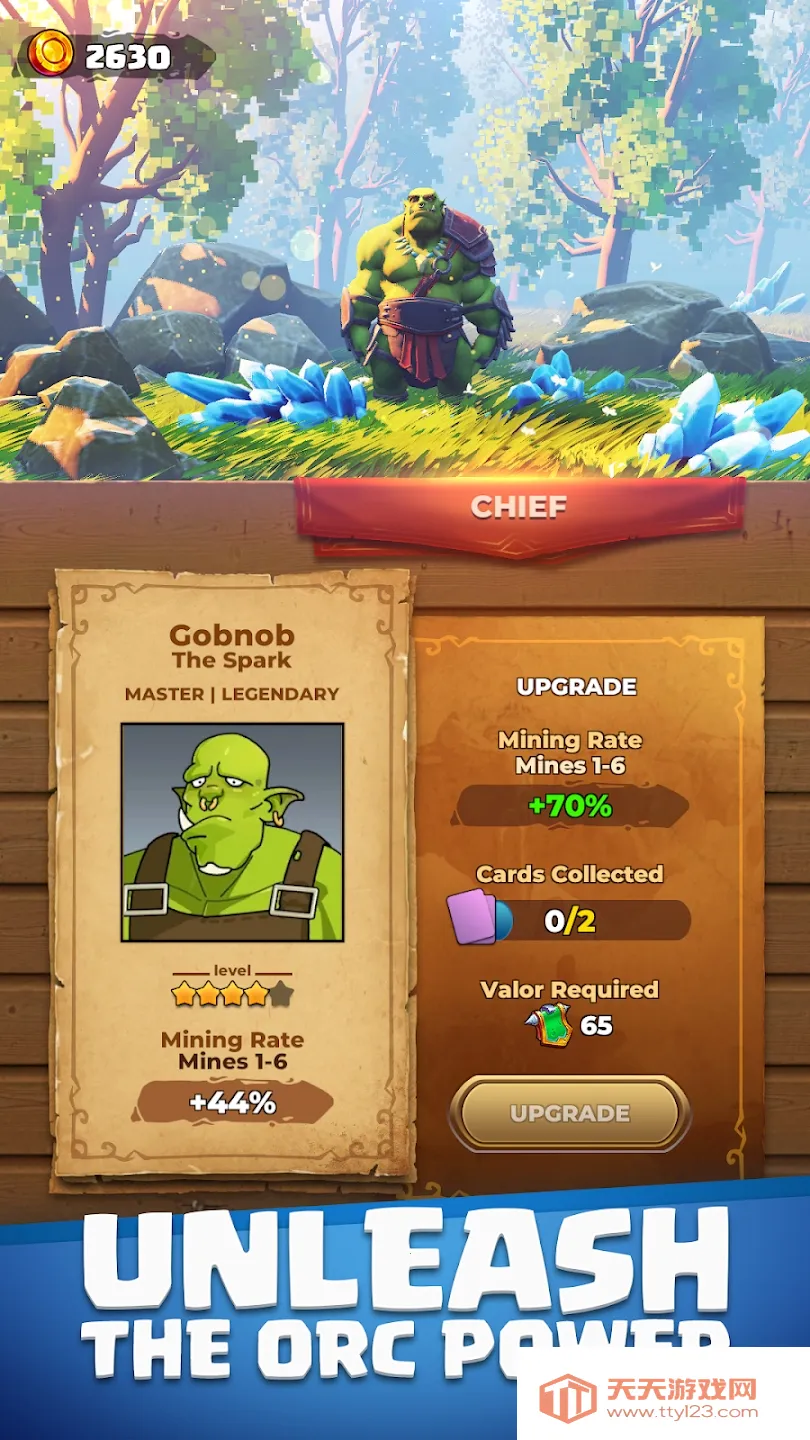The image size is (810, 1440).
Task: Click the Upgrade button for Gobnob
Action: tap(569, 1113)
